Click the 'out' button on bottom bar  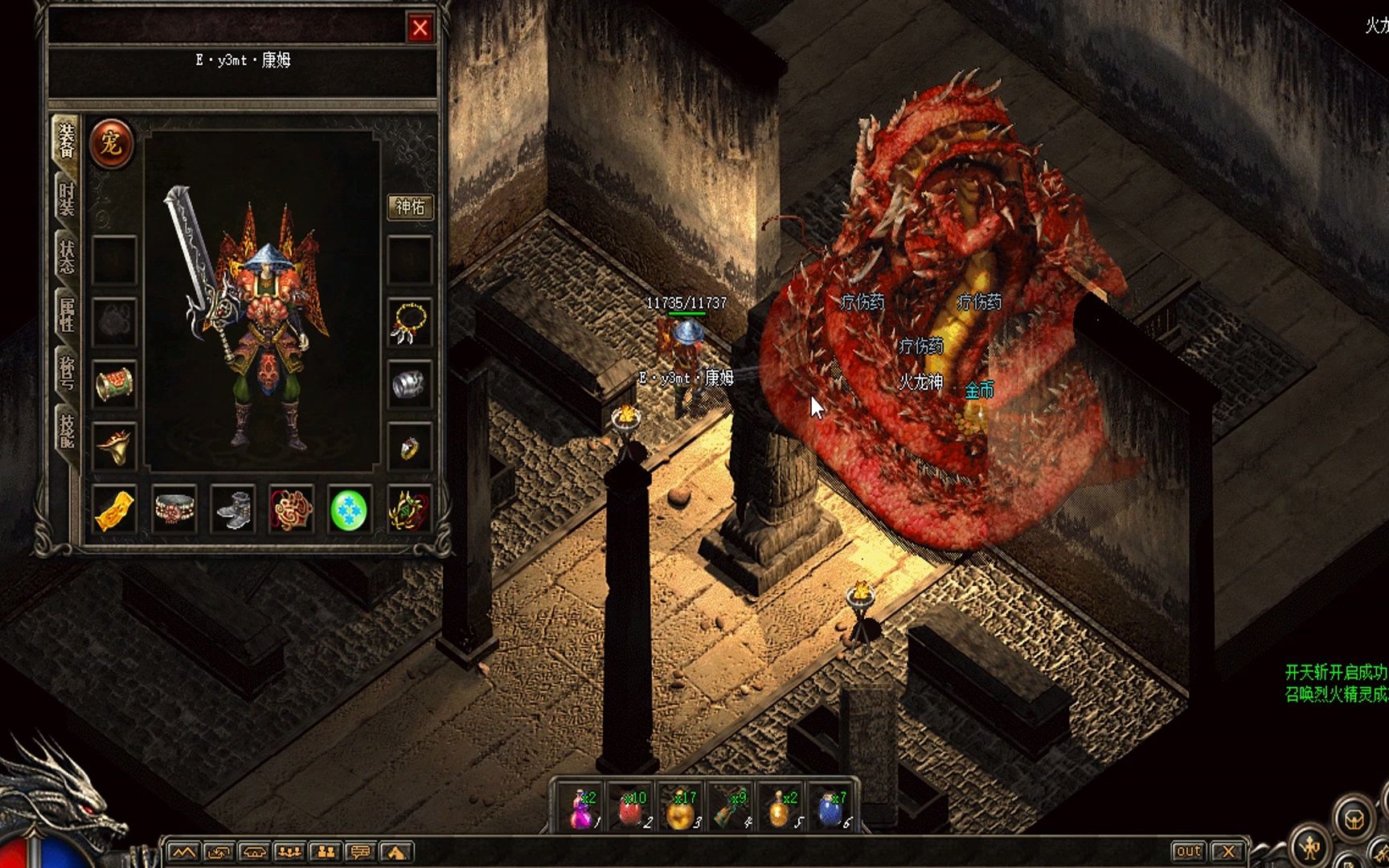[x=1188, y=851]
